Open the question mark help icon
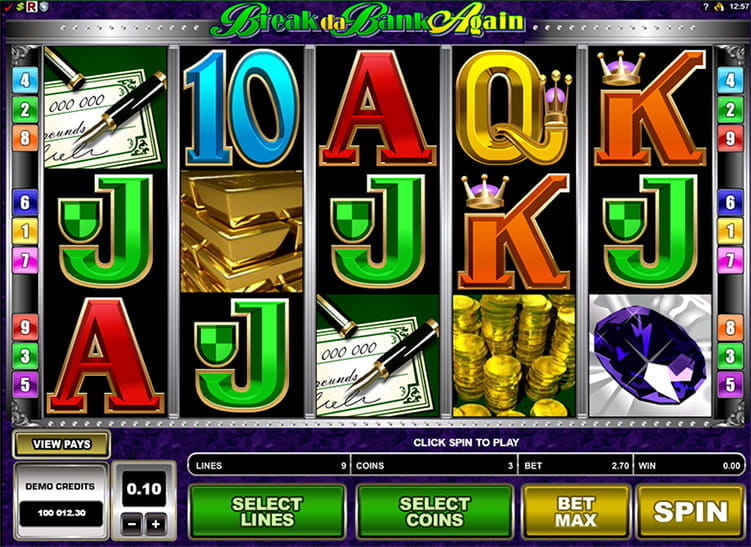Viewport: 751px width, 547px height. pos(707,7)
